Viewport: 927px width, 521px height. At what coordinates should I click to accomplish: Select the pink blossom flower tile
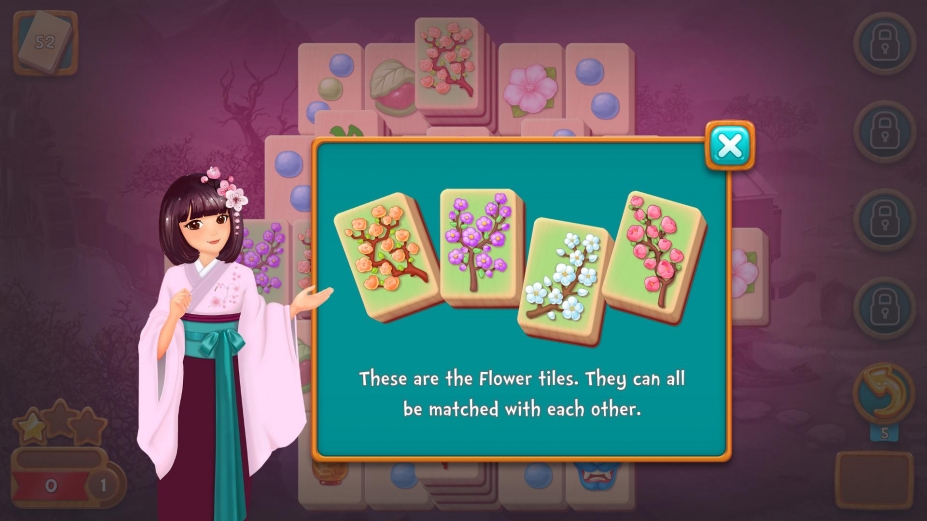click(654, 253)
